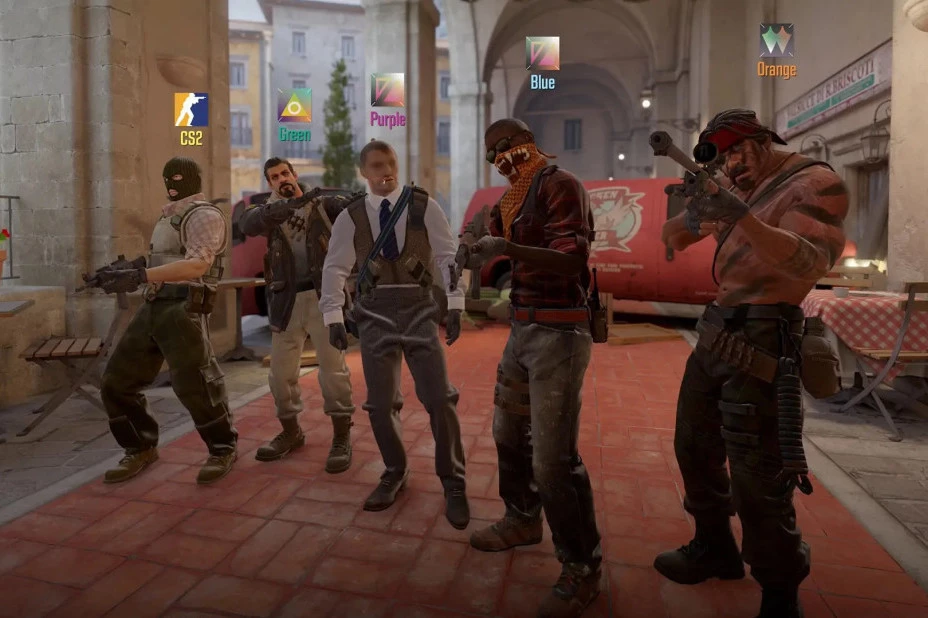
Task: Select the Green player's avatar icon
Action: (x=294, y=105)
